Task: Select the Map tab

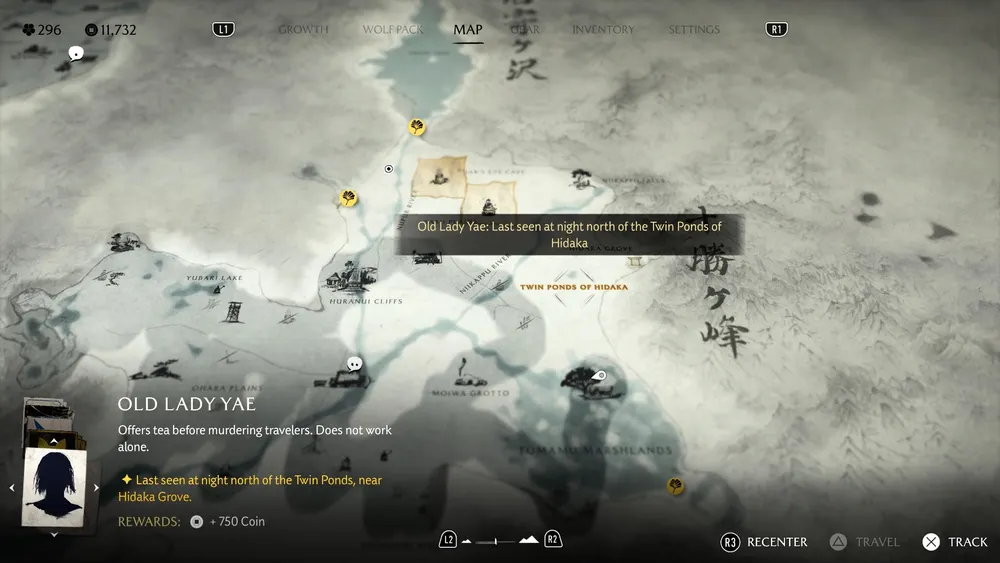Action: coord(468,29)
